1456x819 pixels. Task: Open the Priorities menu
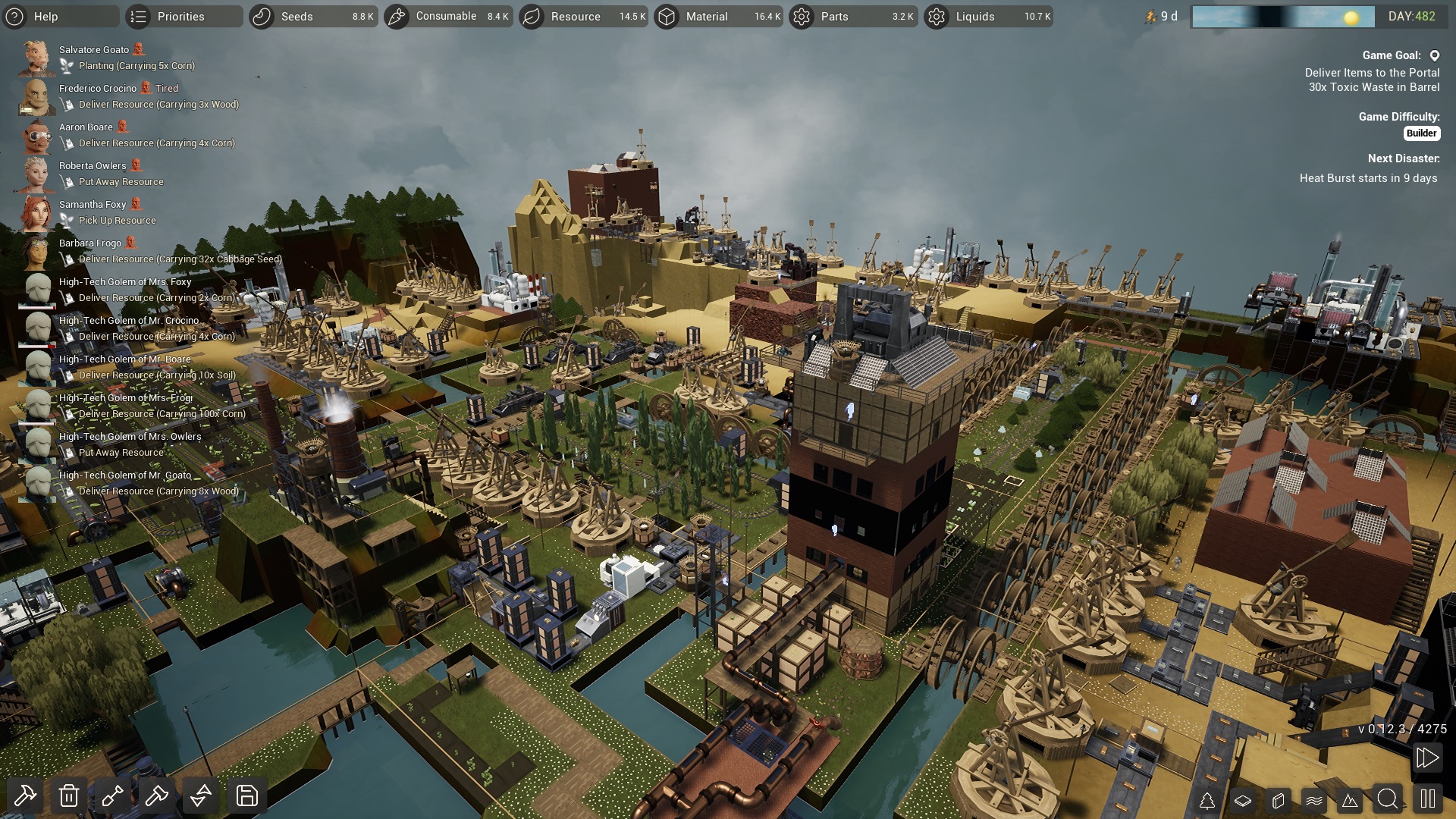(180, 16)
